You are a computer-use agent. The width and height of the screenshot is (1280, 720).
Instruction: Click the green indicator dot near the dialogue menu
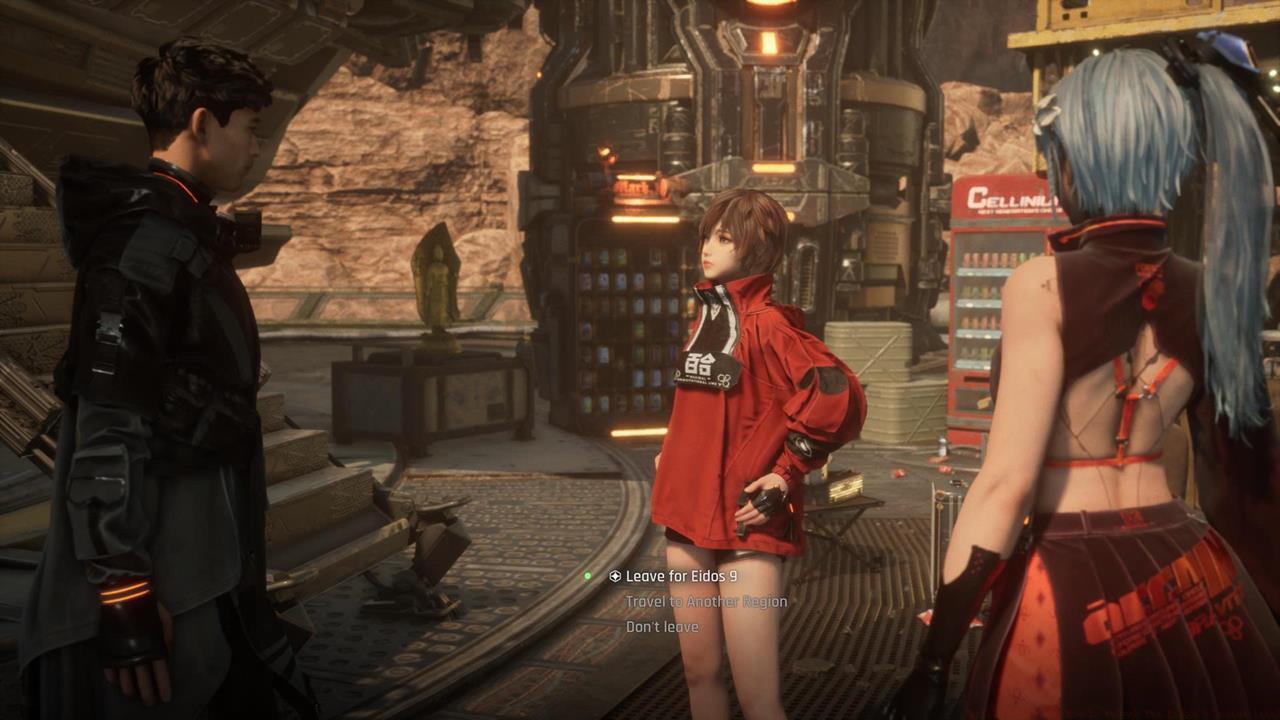tap(588, 577)
